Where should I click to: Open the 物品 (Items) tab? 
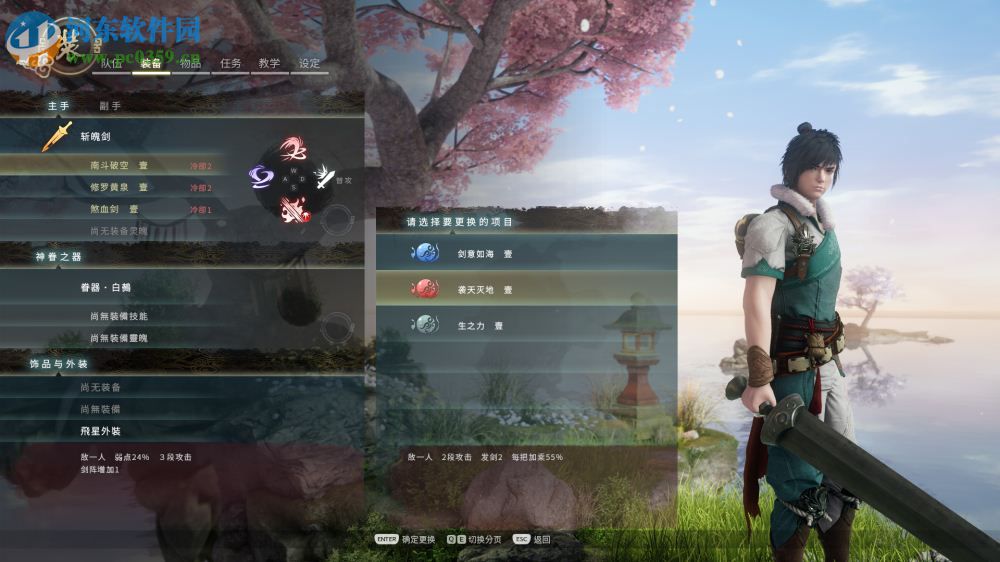click(x=190, y=63)
